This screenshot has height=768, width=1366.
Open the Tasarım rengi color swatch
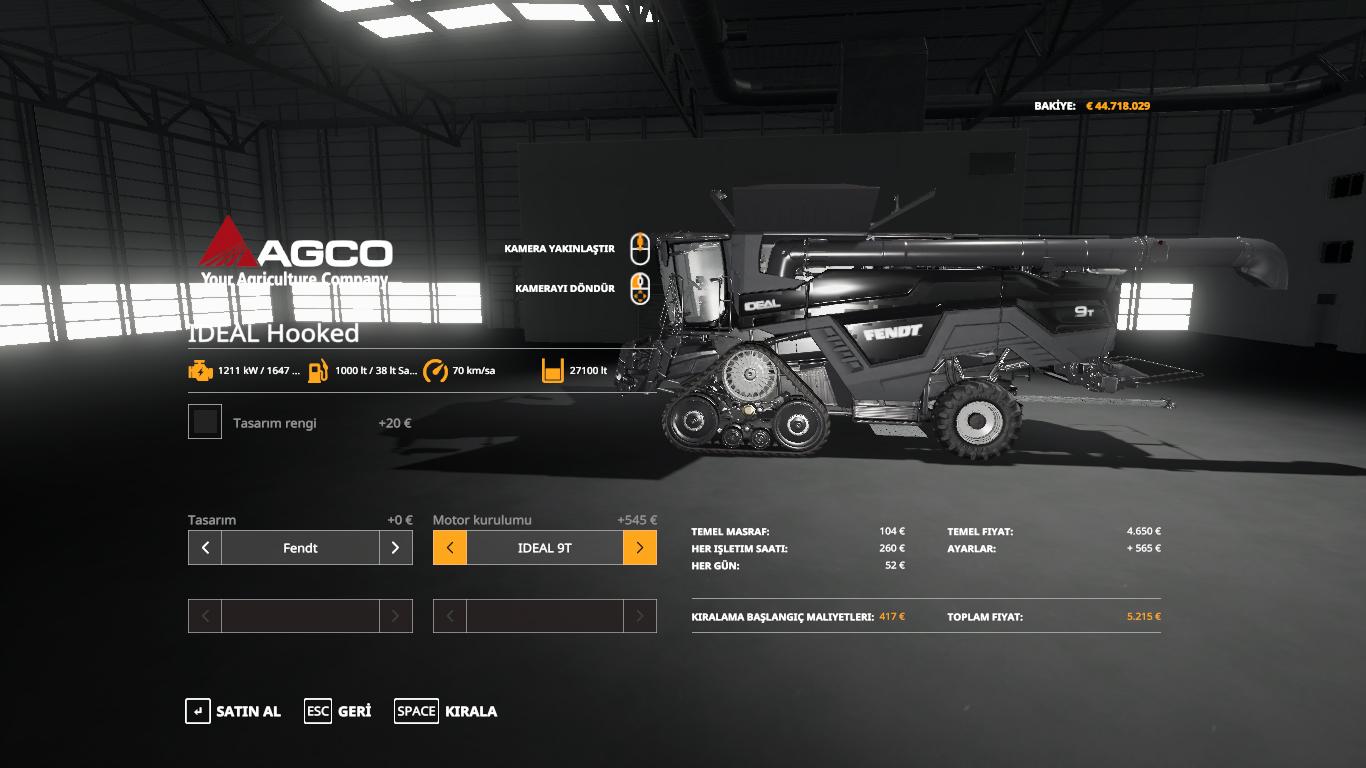[x=205, y=422]
